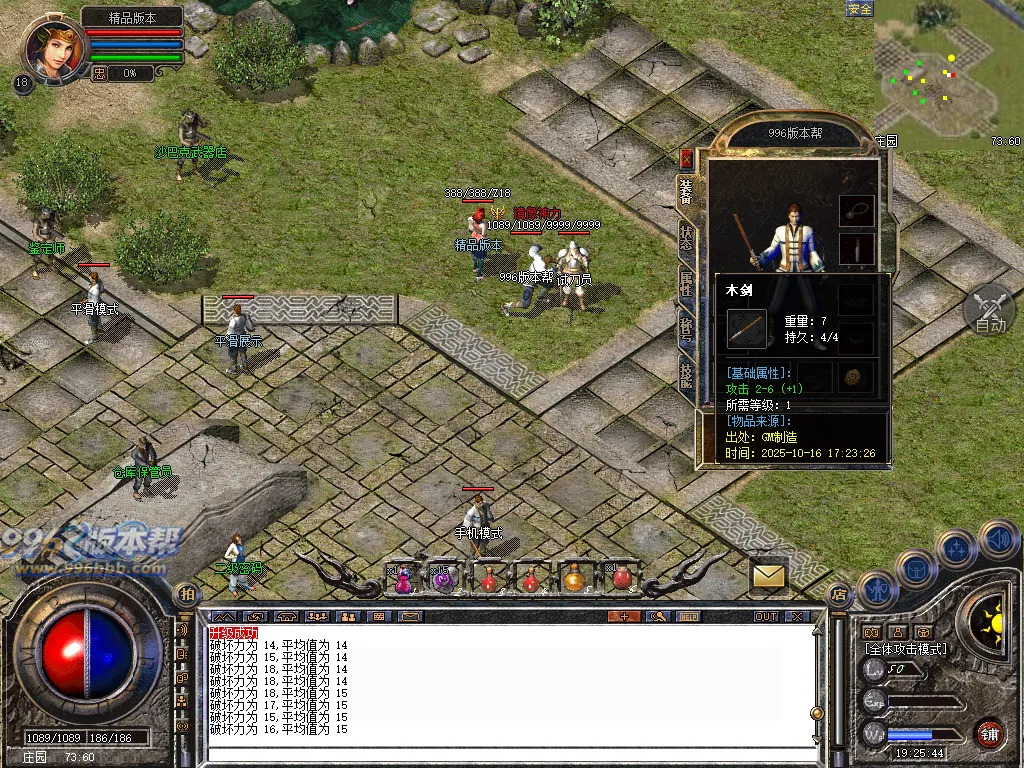Viewport: 1024px width, 768px height.
Task: Open the 属性 attributes tab
Action: (x=686, y=282)
